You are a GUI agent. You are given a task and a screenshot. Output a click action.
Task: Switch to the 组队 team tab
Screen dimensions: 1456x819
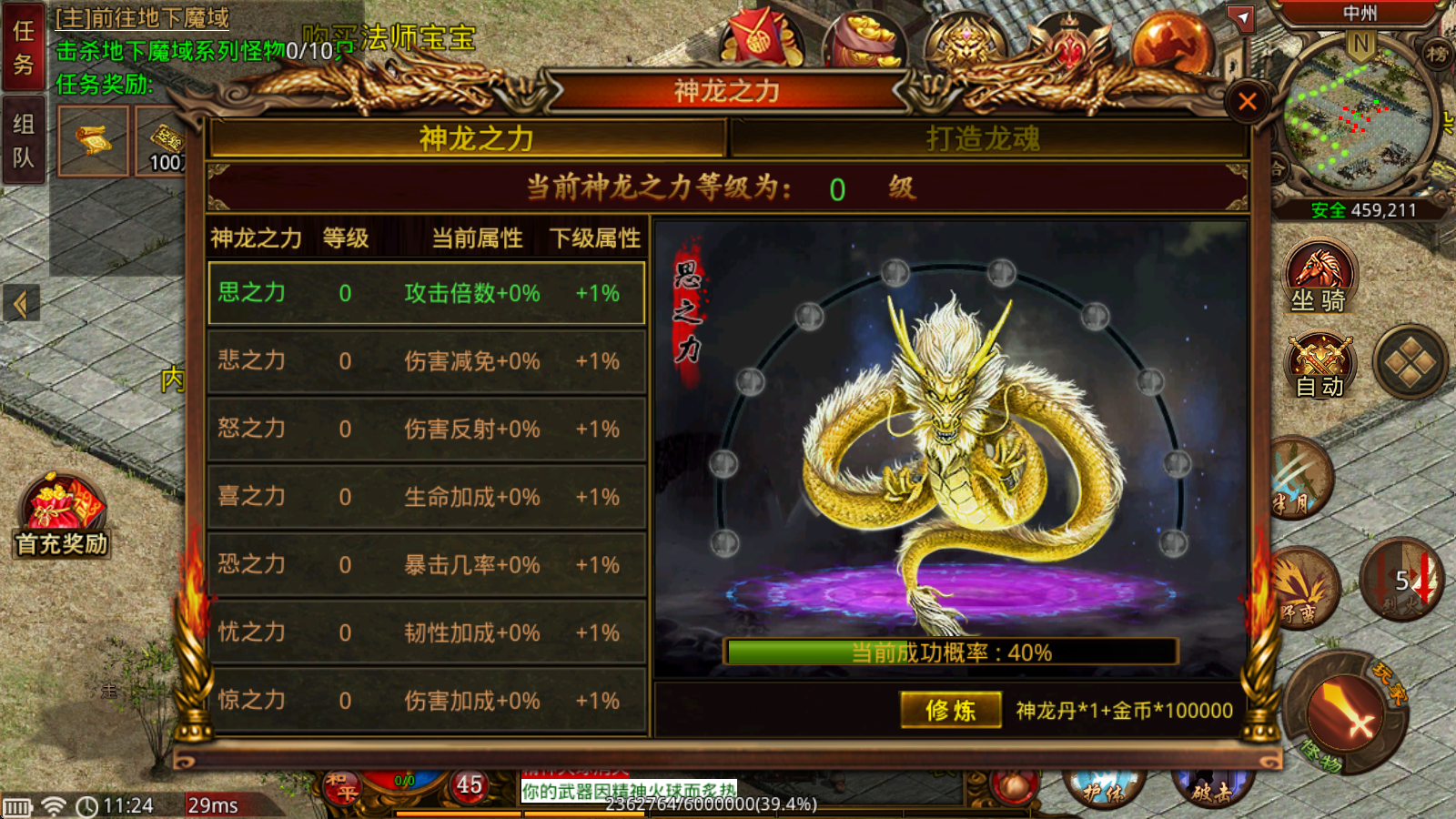tap(23, 140)
